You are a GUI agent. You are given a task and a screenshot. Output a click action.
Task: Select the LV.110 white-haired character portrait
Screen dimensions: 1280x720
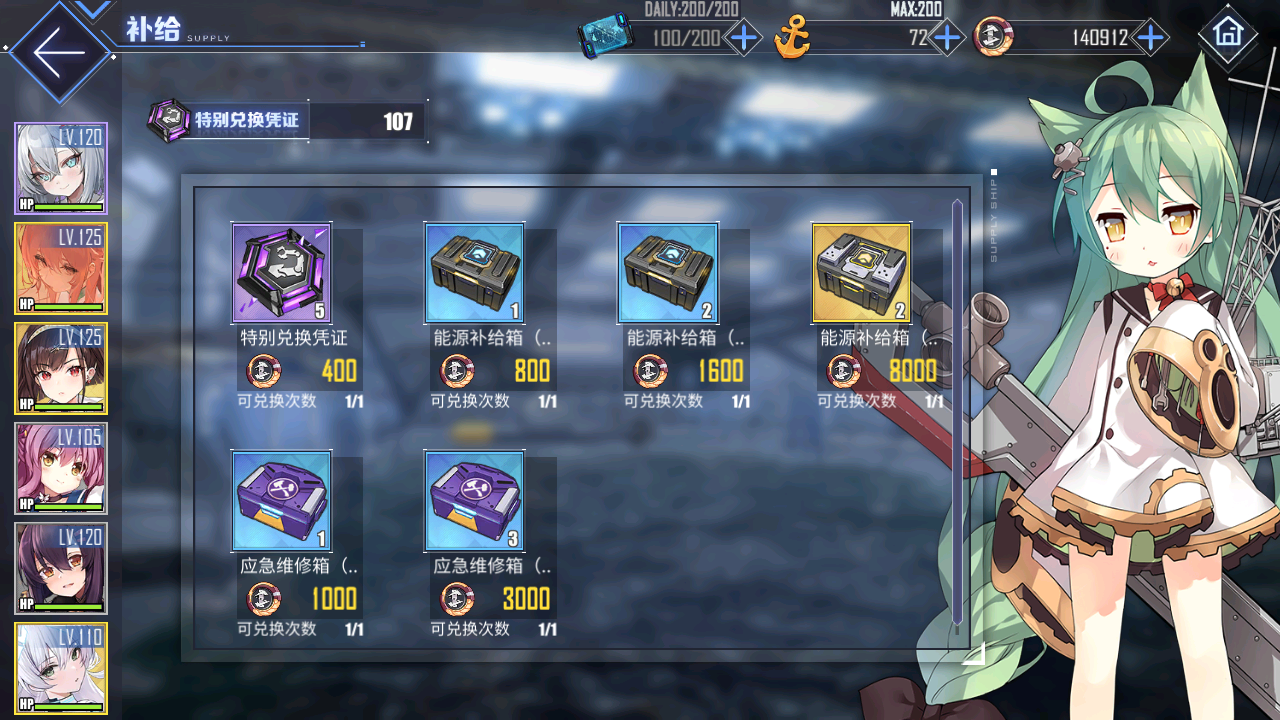tap(61, 668)
